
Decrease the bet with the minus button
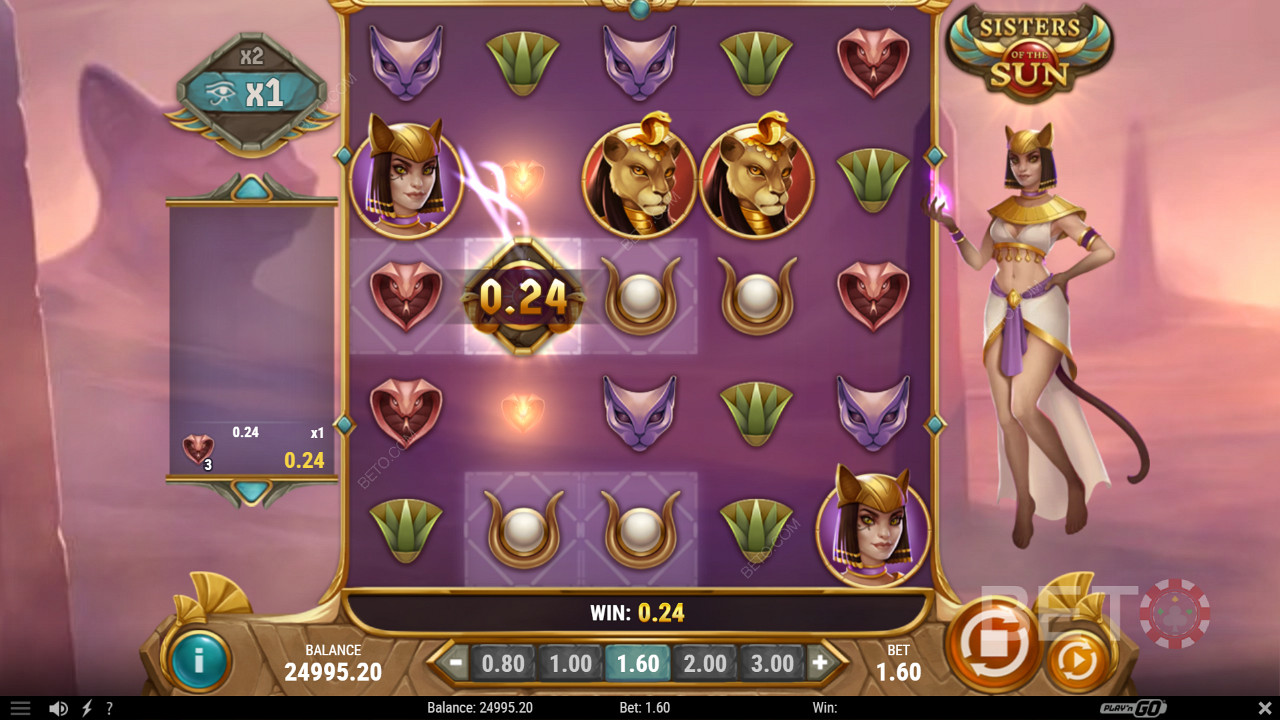pos(456,662)
